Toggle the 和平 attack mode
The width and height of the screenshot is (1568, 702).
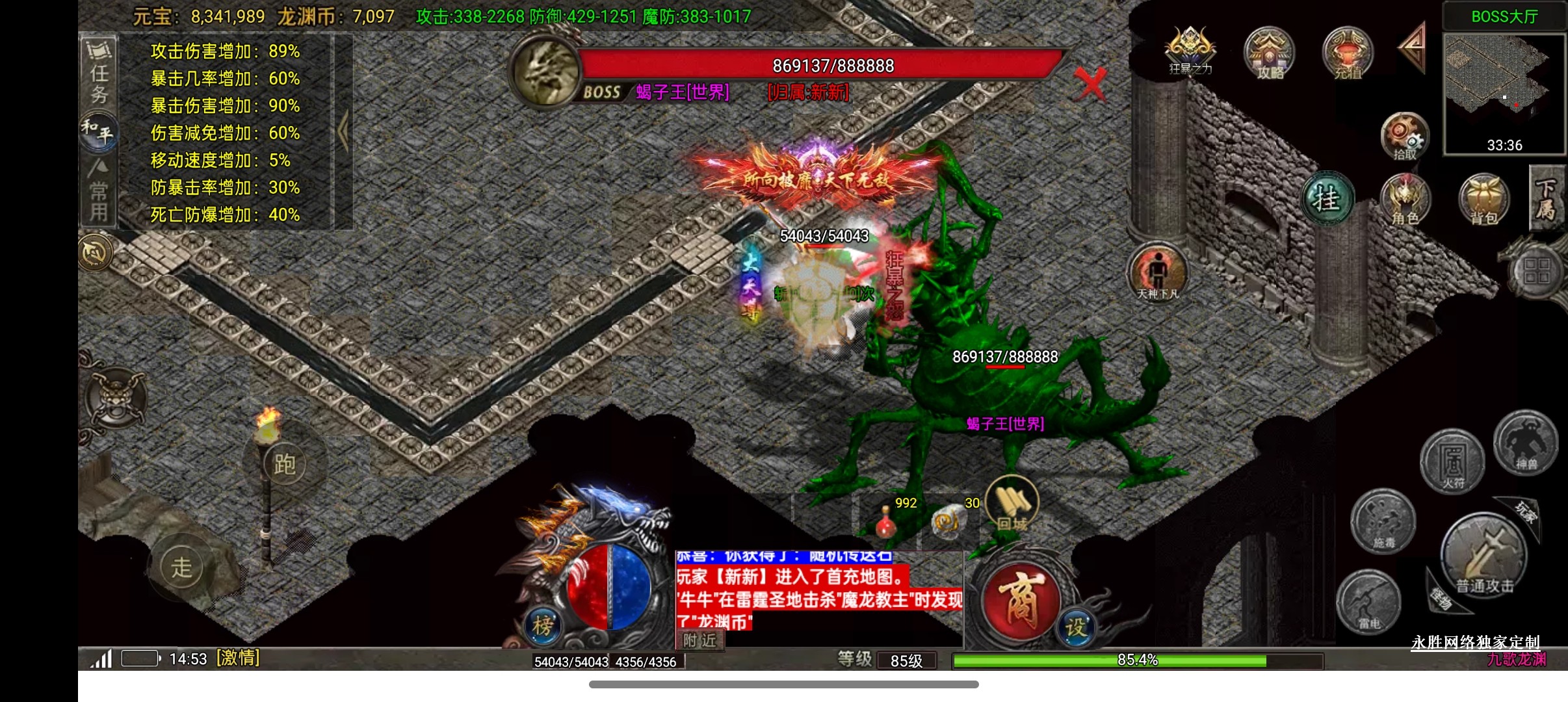(x=98, y=132)
